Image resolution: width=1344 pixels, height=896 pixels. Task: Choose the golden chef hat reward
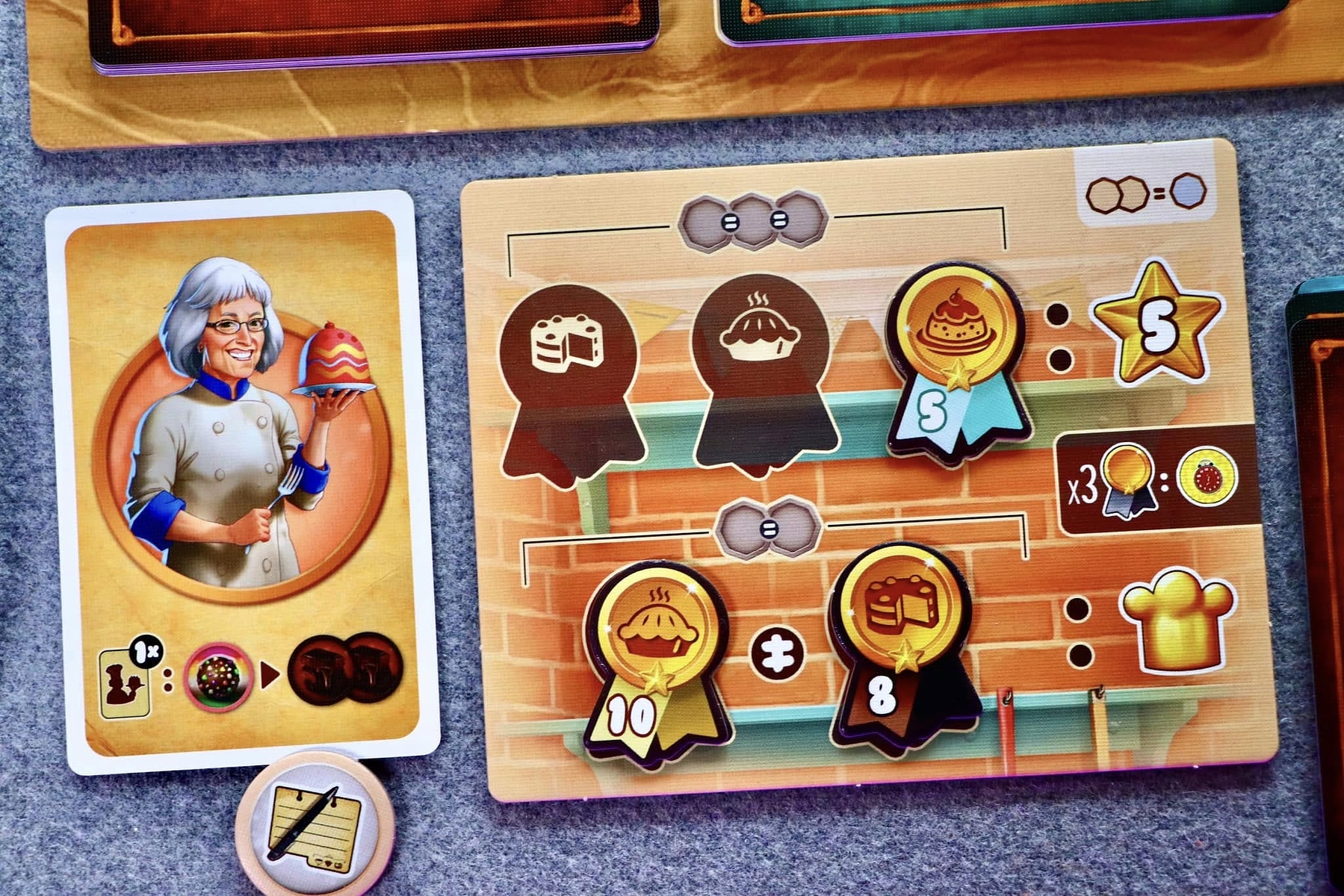tap(1177, 621)
